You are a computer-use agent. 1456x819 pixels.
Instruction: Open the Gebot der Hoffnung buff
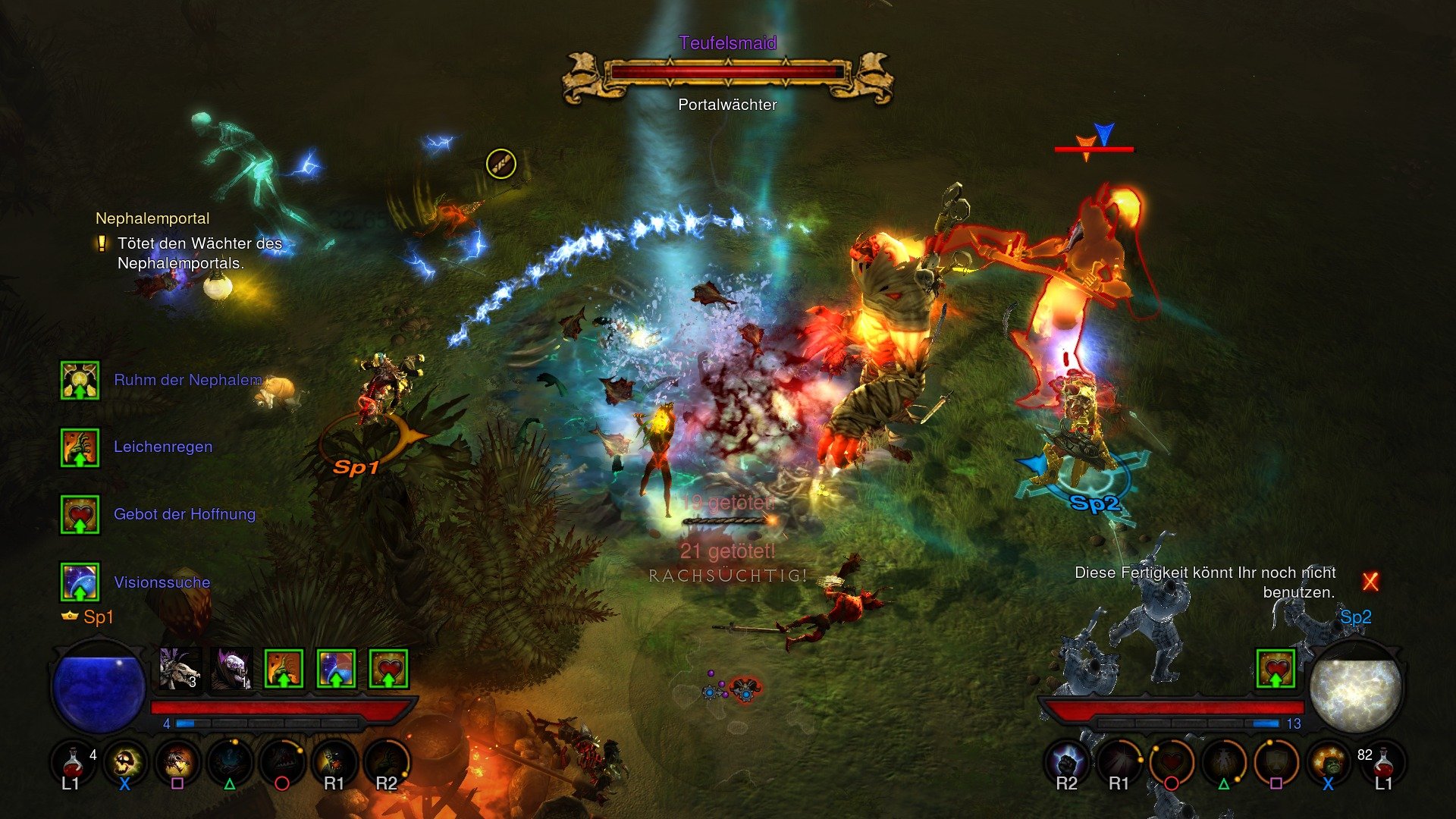tap(80, 514)
